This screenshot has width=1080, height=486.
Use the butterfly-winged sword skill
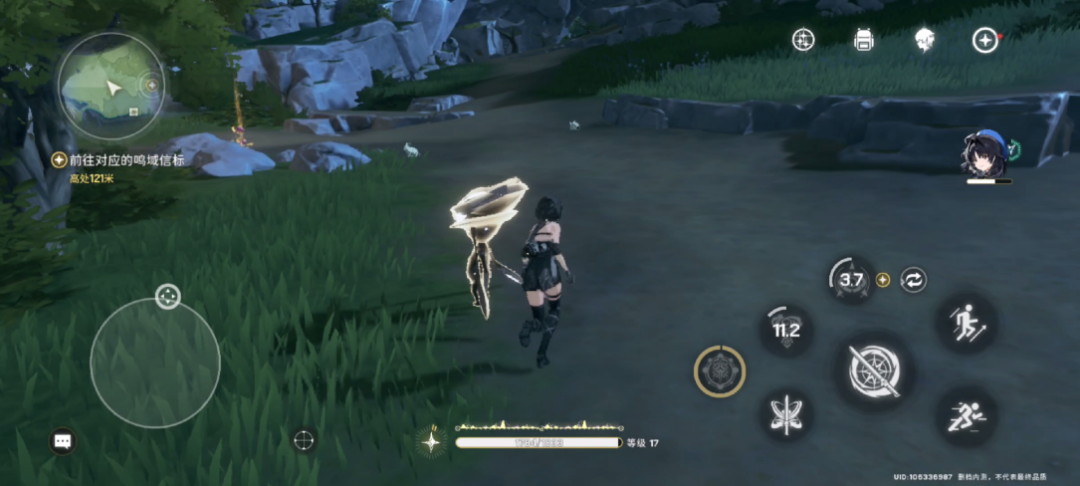click(x=786, y=414)
